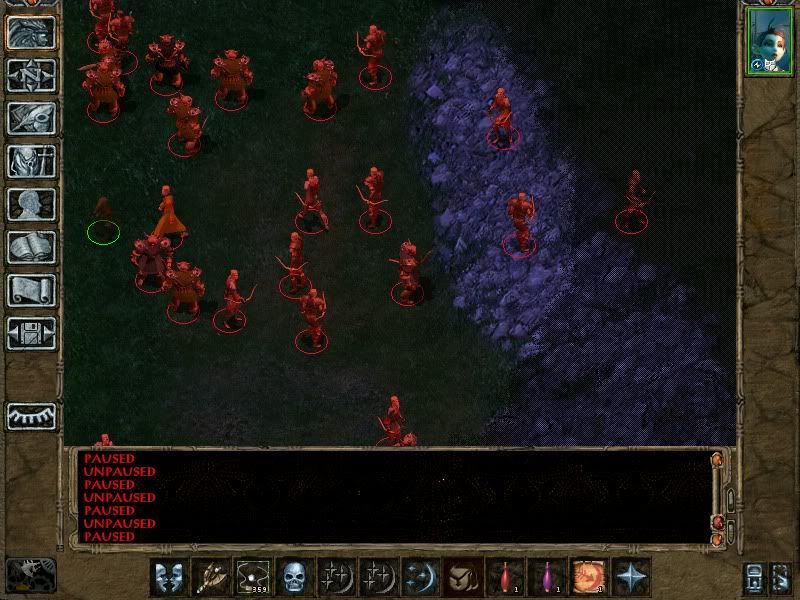Activate the skull icon ability
This screenshot has width=800, height=600.
point(294,577)
